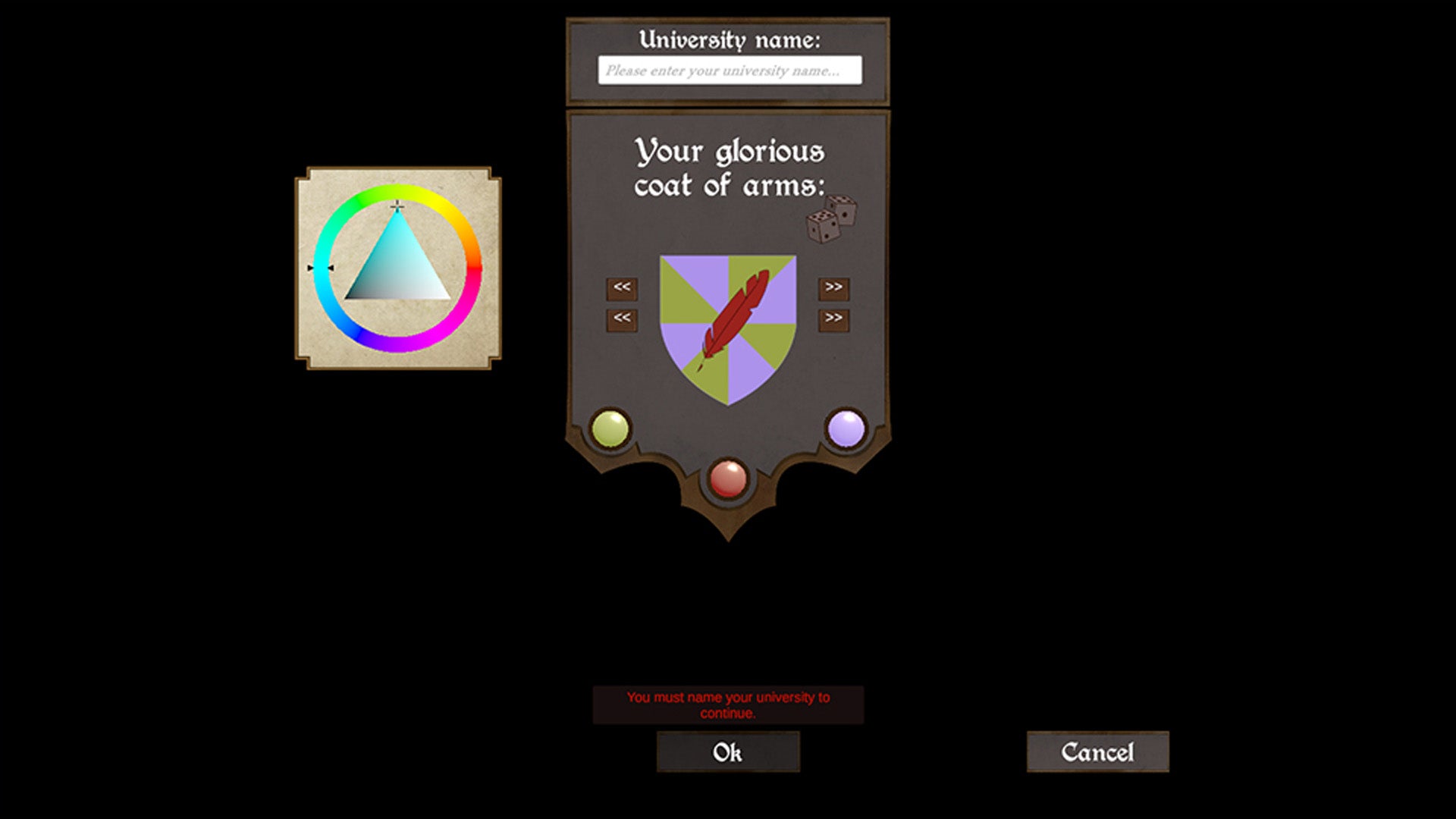The height and width of the screenshot is (819, 1456).
Task: Click the hue arrow marker on the wheel's left
Action: (x=320, y=268)
